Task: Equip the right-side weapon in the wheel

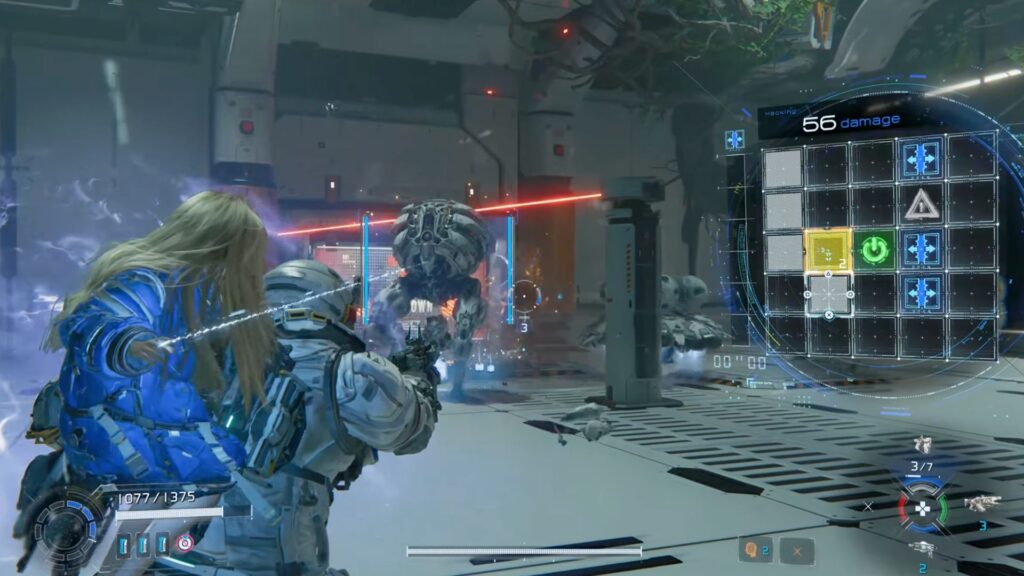Action: (x=981, y=504)
